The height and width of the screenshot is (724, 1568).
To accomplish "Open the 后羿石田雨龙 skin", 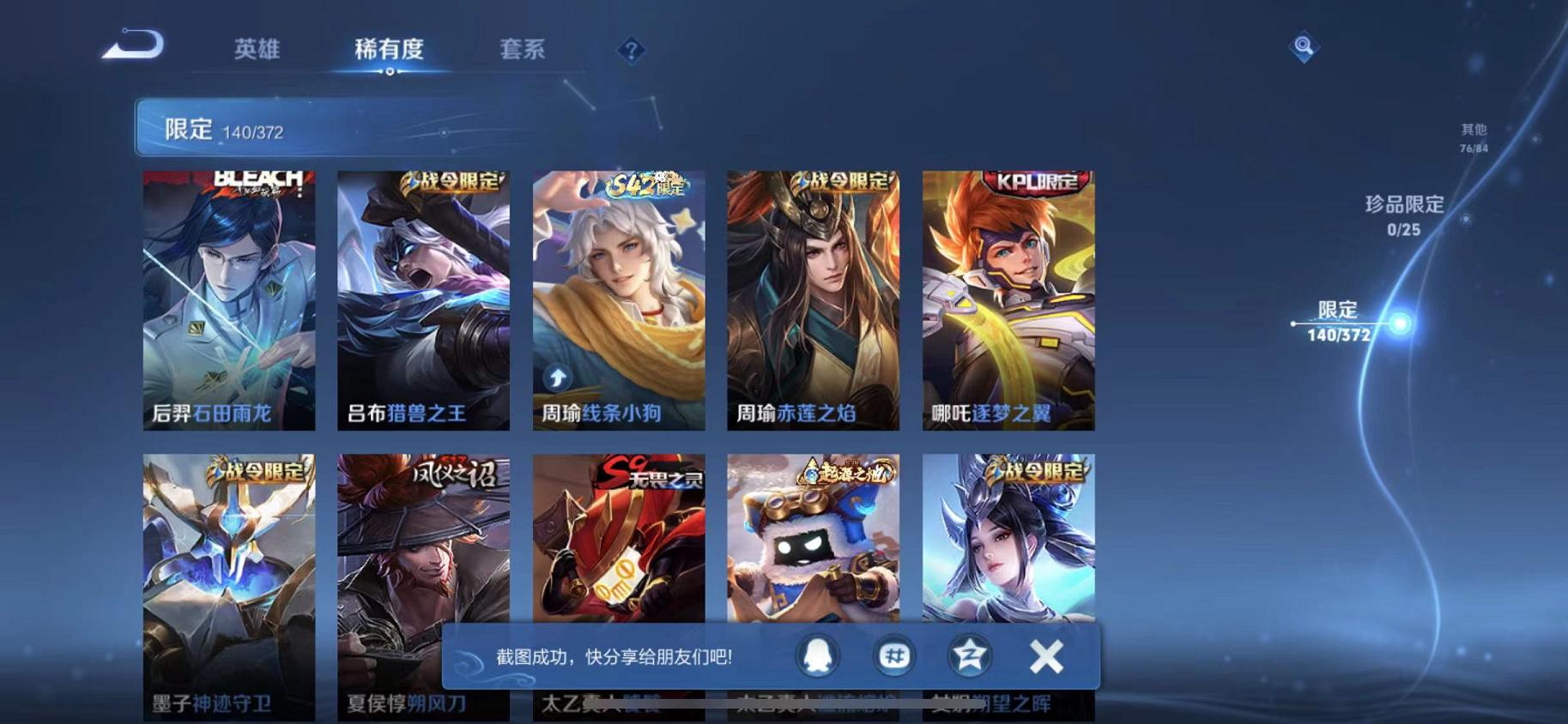I will pyautogui.click(x=227, y=300).
